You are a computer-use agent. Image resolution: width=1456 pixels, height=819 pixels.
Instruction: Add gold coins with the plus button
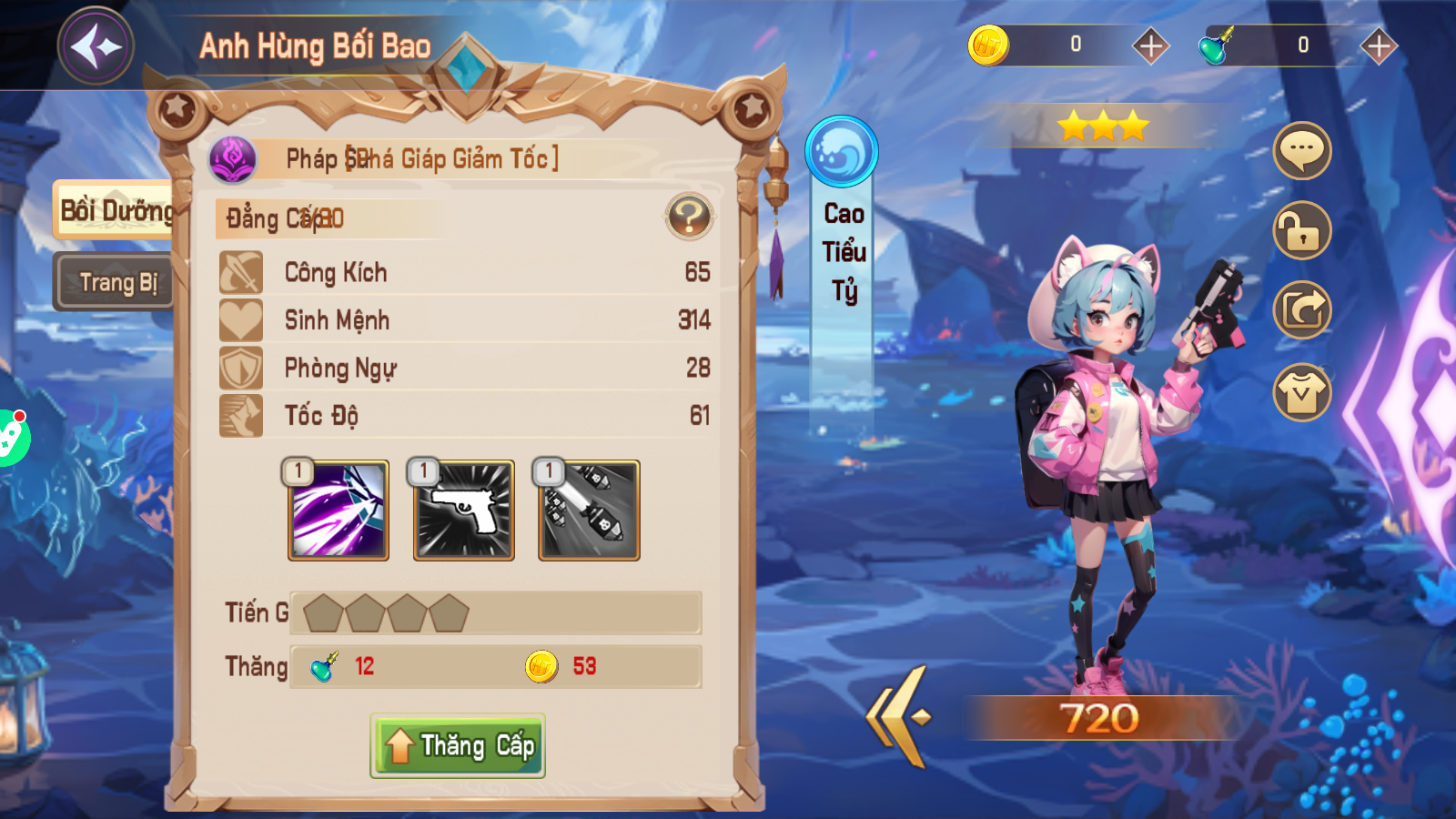tap(1150, 45)
